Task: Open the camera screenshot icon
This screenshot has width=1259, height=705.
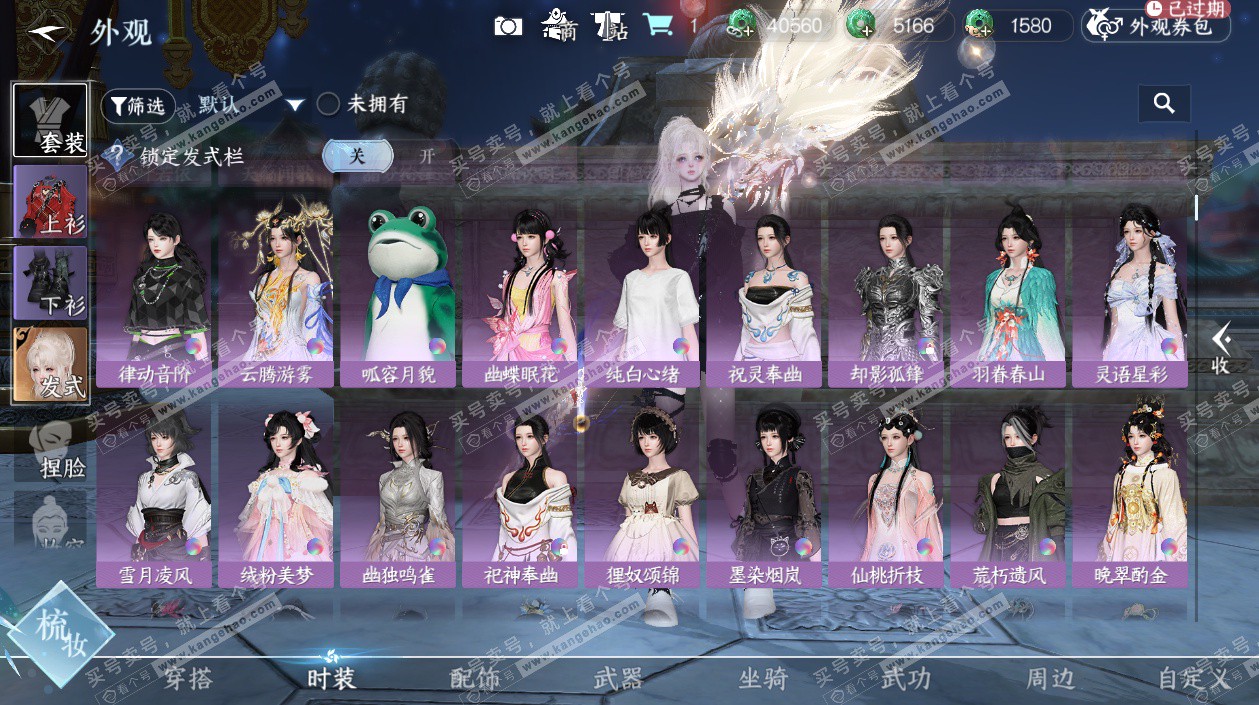Action: (x=508, y=26)
